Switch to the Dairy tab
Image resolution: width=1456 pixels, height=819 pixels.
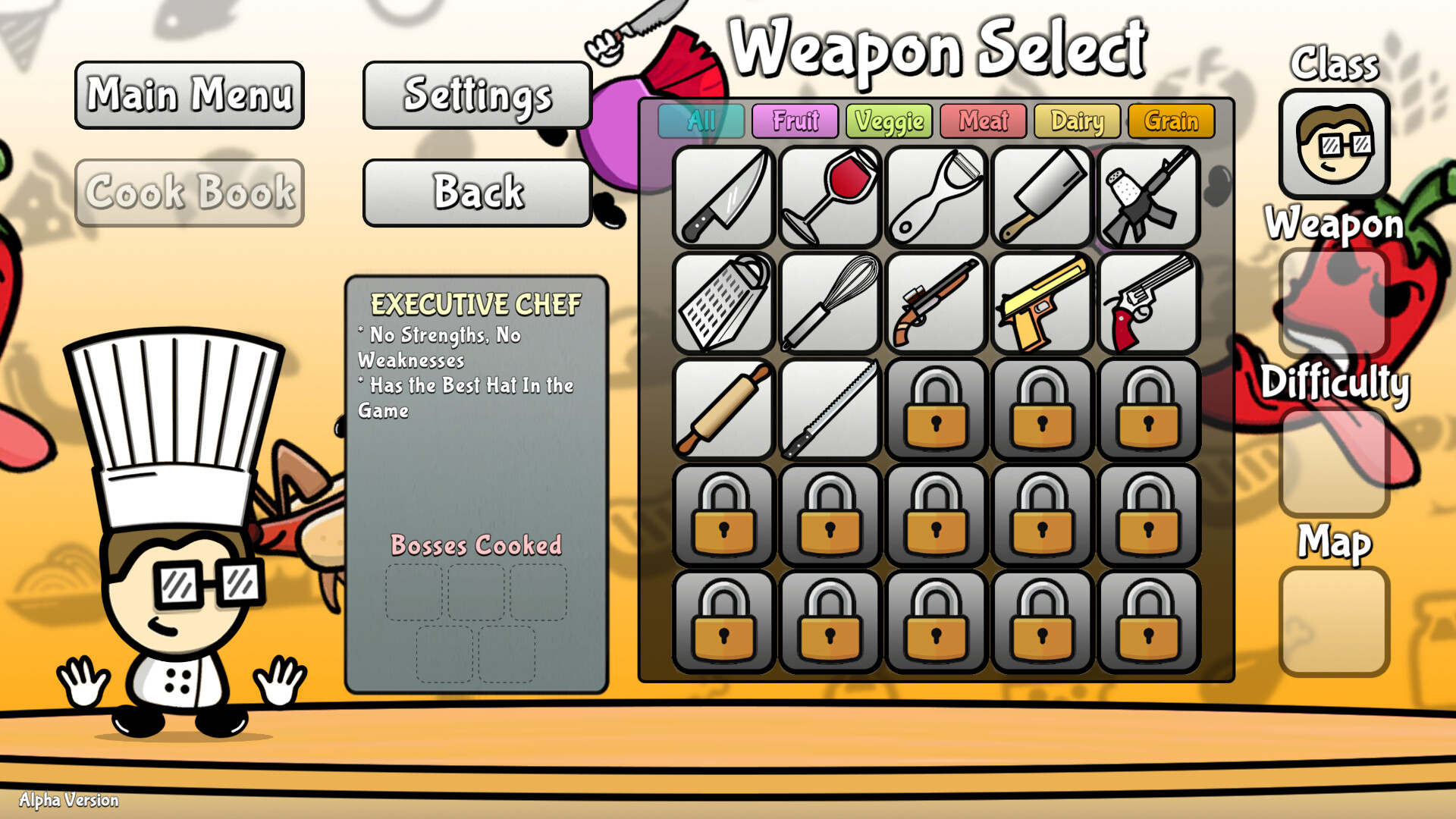(x=1077, y=121)
